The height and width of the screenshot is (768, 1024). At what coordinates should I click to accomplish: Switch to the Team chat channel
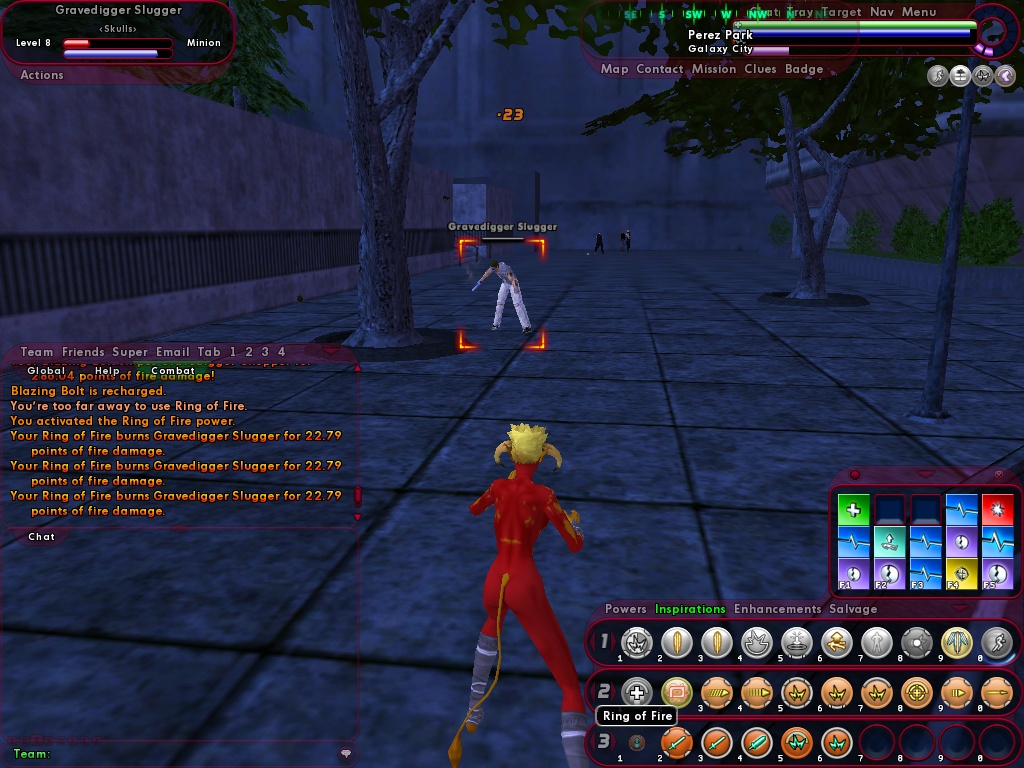(x=37, y=352)
